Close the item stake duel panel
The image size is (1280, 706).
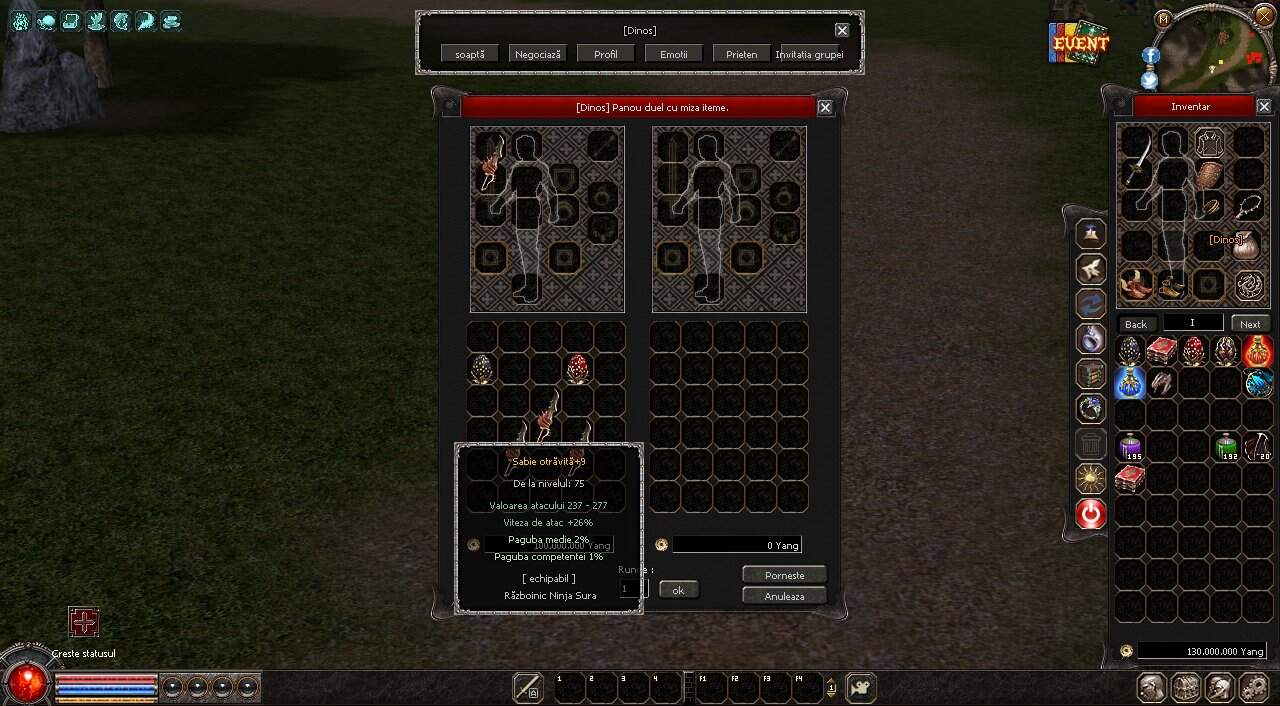825,108
